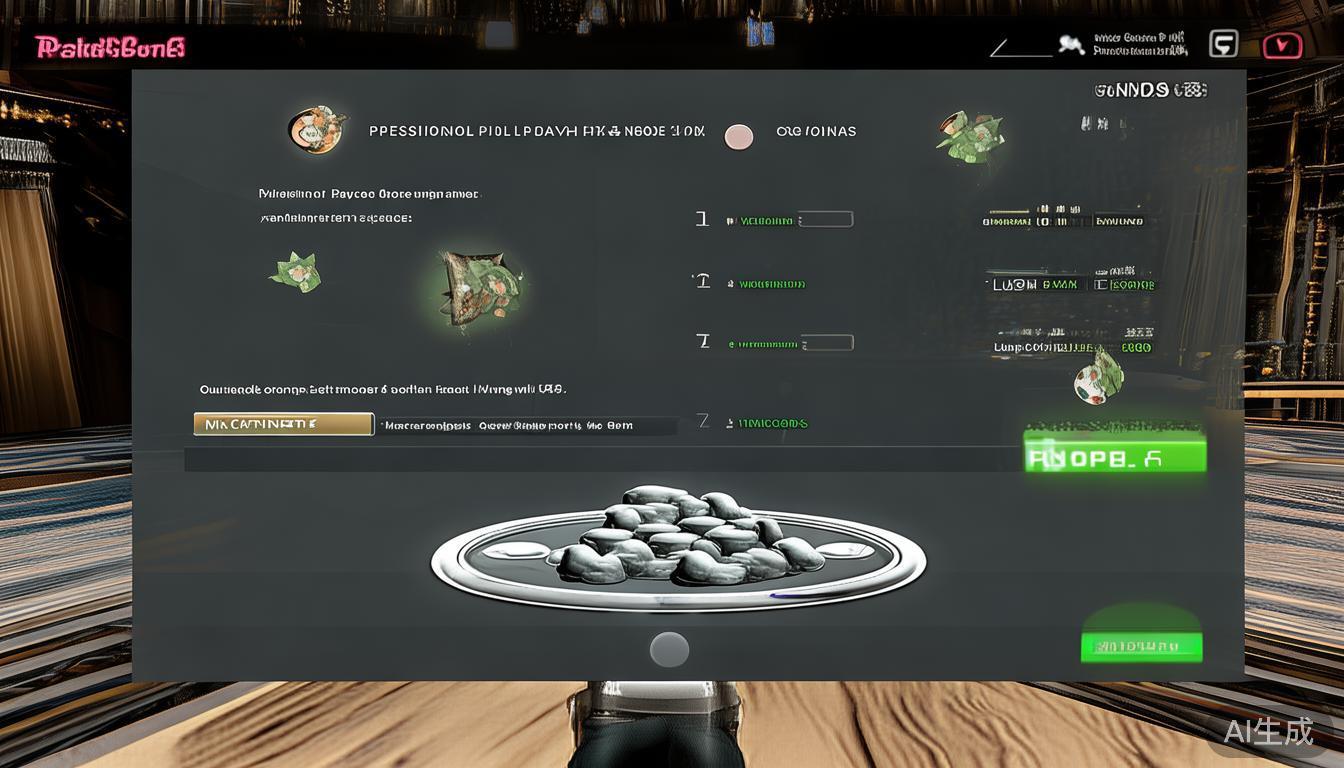
Task: Click the small dim green button with dark text
Action: [x=1141, y=646]
